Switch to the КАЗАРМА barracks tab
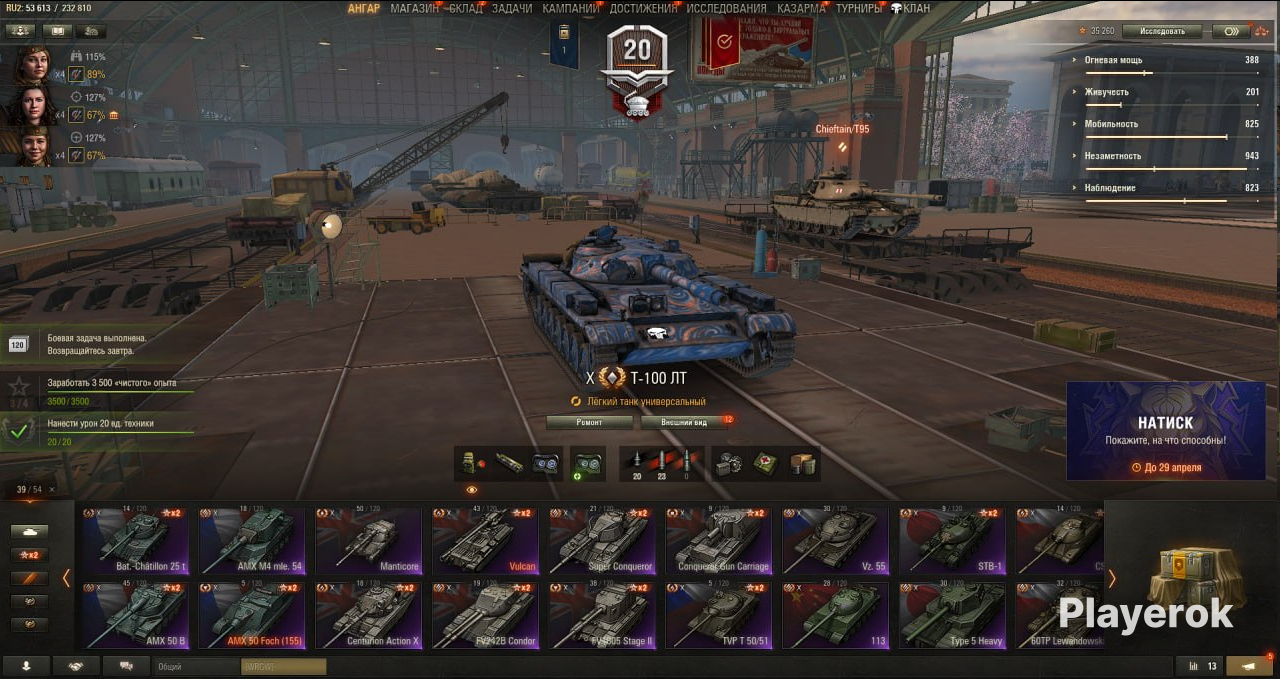 click(x=801, y=8)
